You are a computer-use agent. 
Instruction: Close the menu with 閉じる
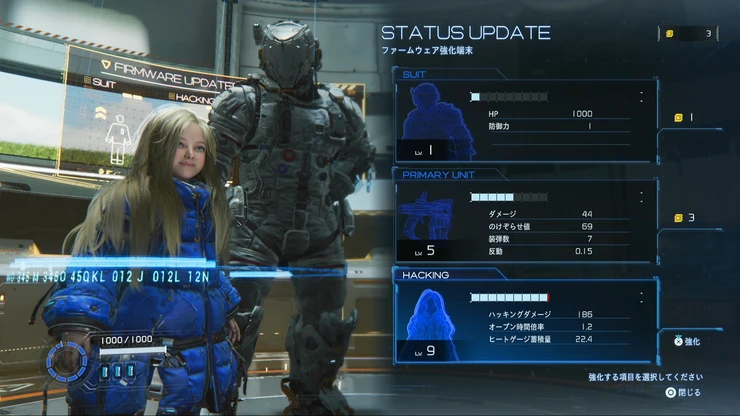tap(683, 393)
